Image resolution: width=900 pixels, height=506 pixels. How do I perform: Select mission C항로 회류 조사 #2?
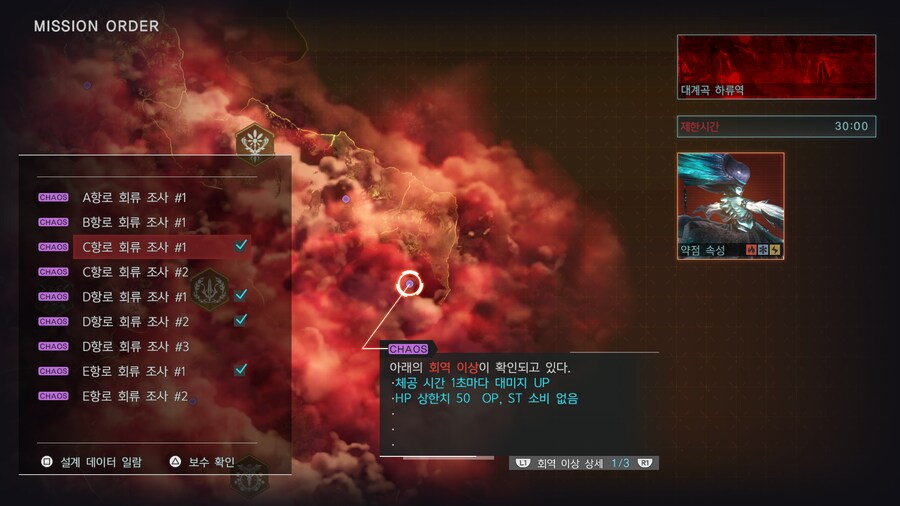click(134, 272)
